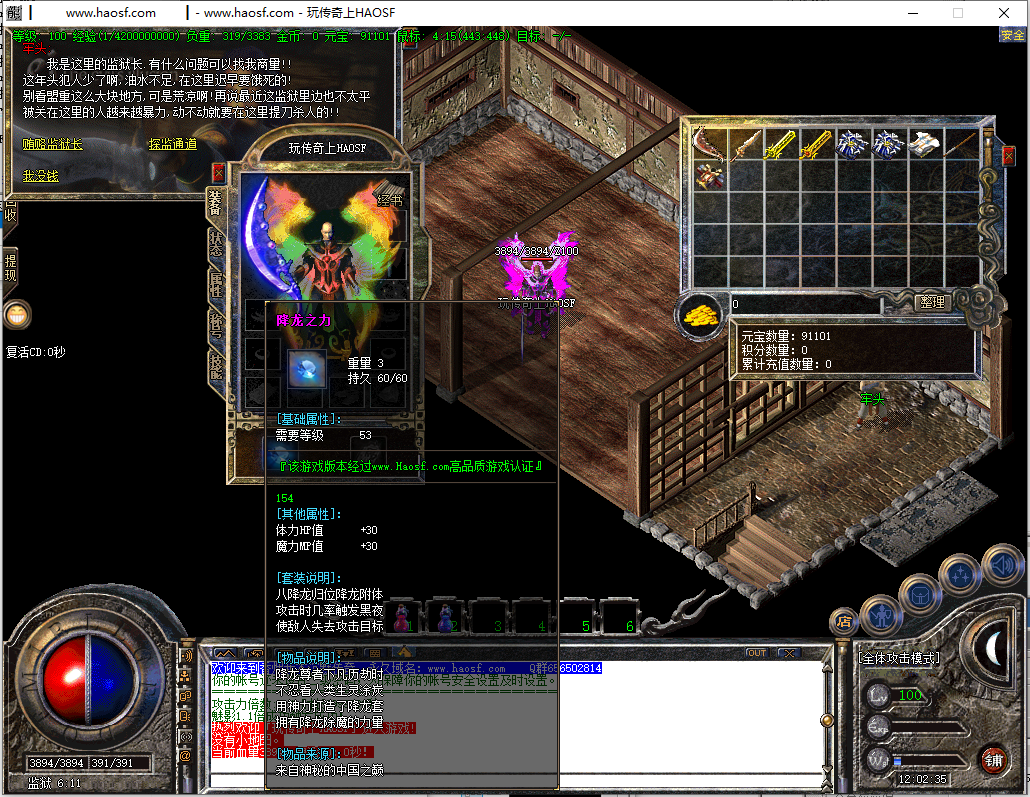Screen dimensions: 1030x797
Task: Close the NPC dialogue with the red X
Action: click(x=218, y=172)
